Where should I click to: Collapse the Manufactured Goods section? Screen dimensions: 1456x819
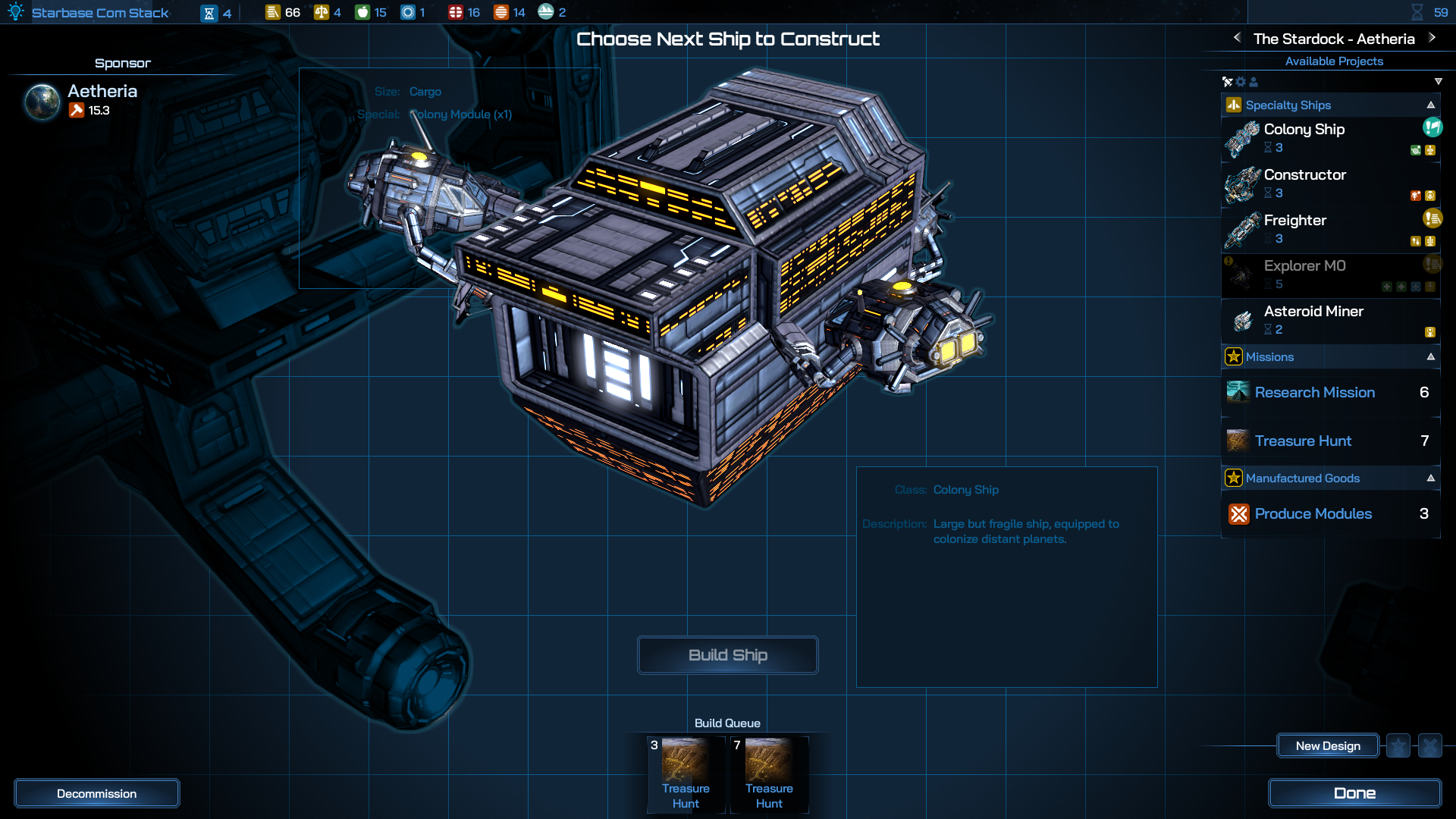click(1431, 479)
